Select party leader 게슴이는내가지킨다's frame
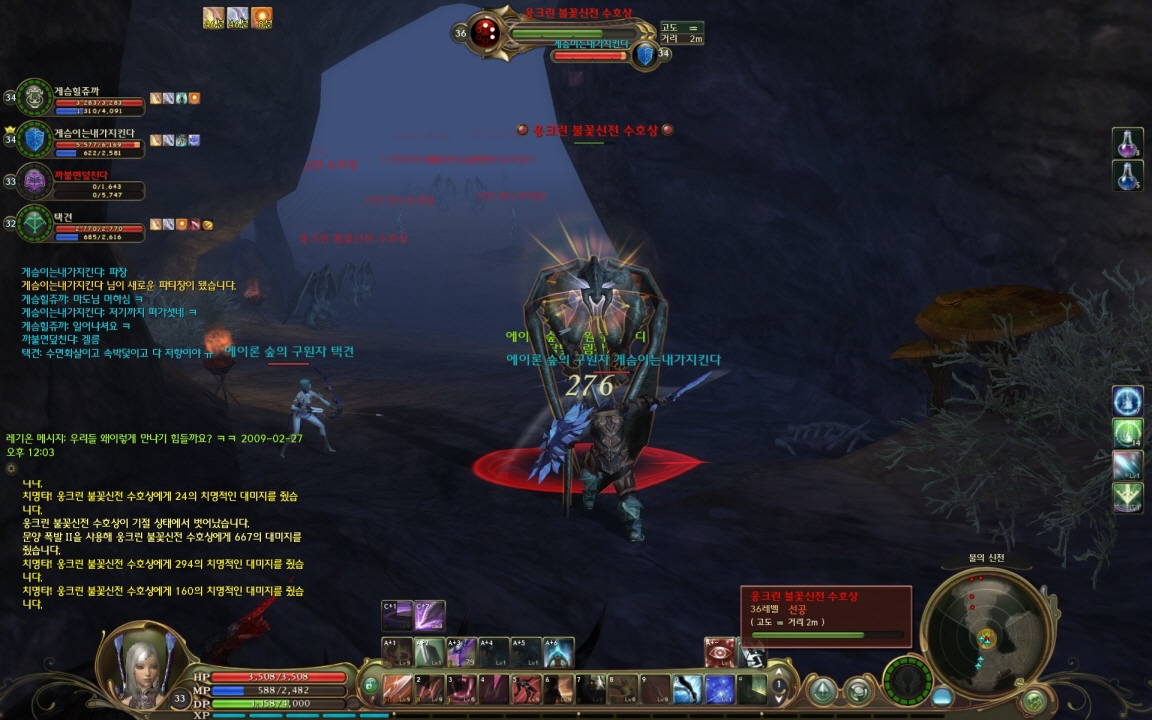The width and height of the screenshot is (1152, 720). [34, 140]
